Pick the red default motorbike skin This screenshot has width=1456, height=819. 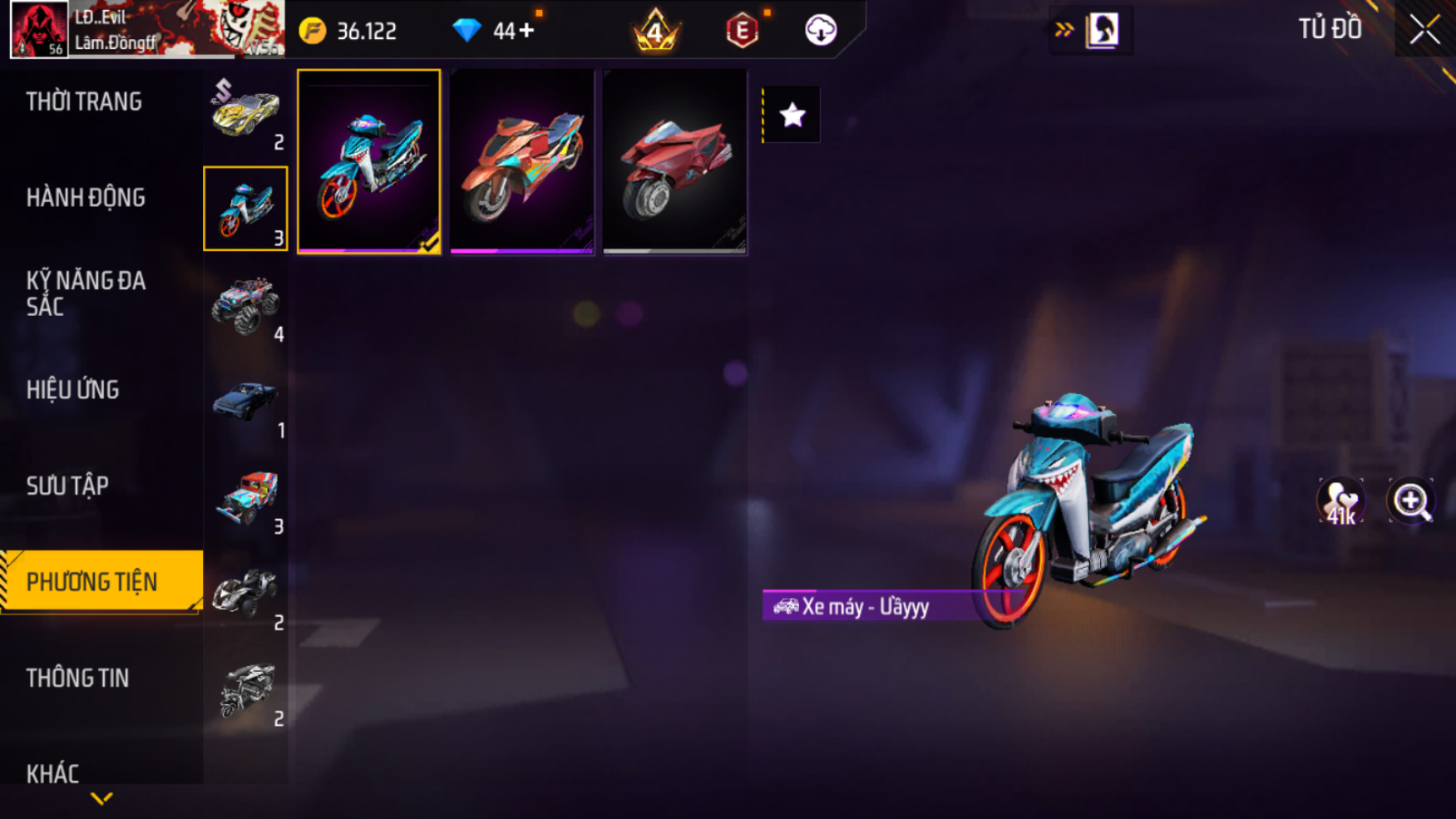675,162
